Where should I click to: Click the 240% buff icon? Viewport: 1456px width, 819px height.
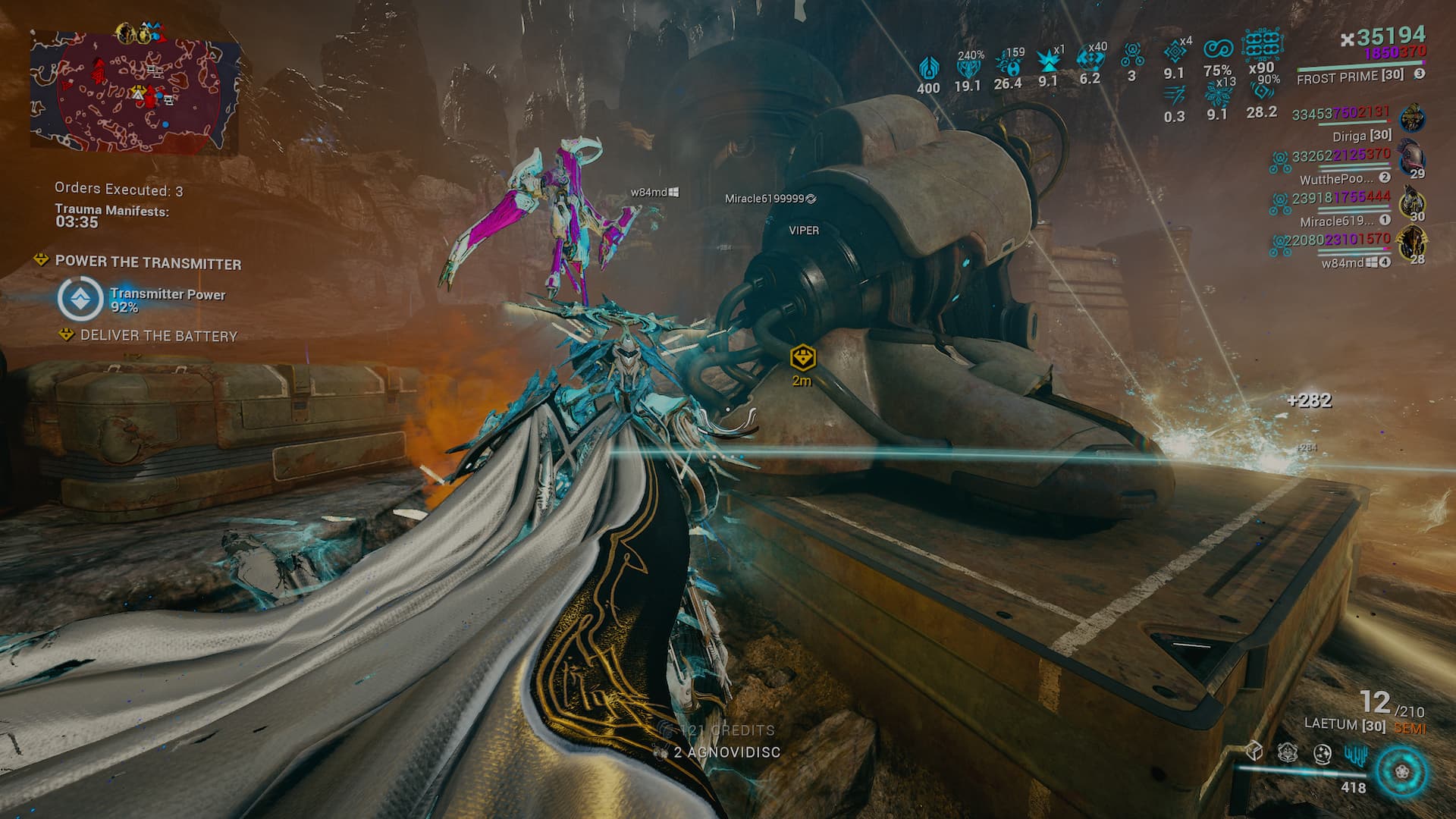[968, 68]
